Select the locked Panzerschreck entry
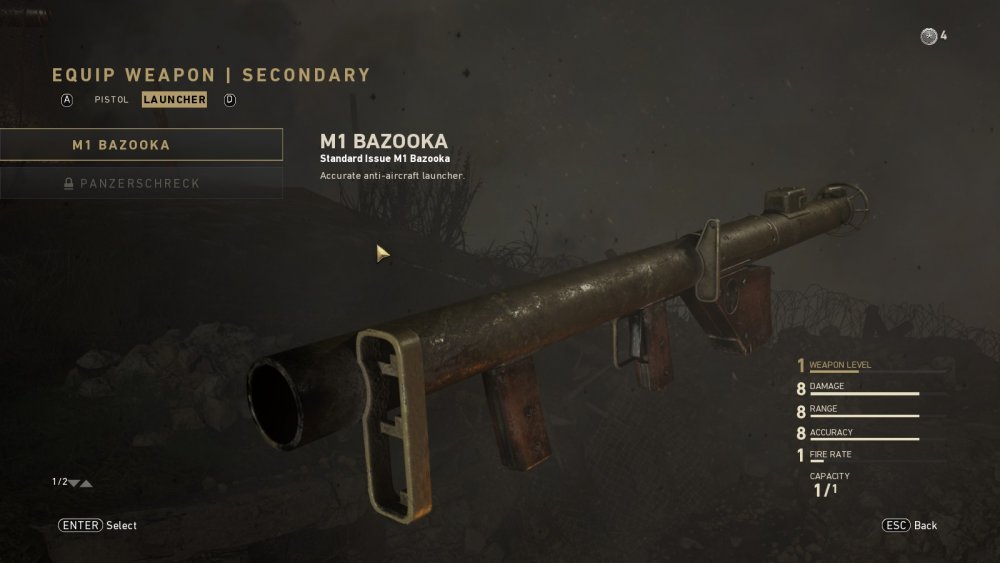This screenshot has height=563, width=1000. tap(141, 184)
